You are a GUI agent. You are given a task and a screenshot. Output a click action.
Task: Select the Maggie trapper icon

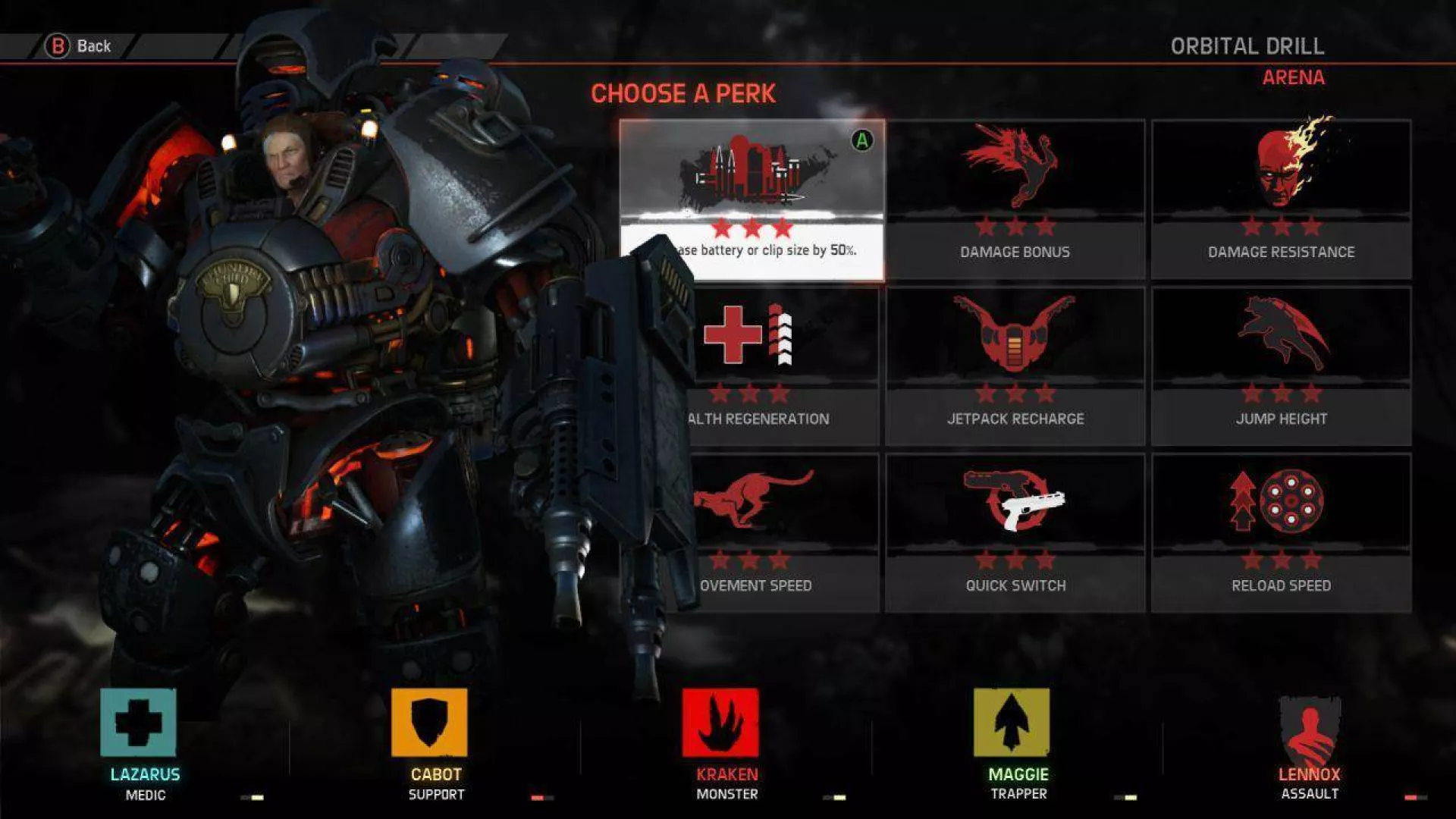[1012, 723]
